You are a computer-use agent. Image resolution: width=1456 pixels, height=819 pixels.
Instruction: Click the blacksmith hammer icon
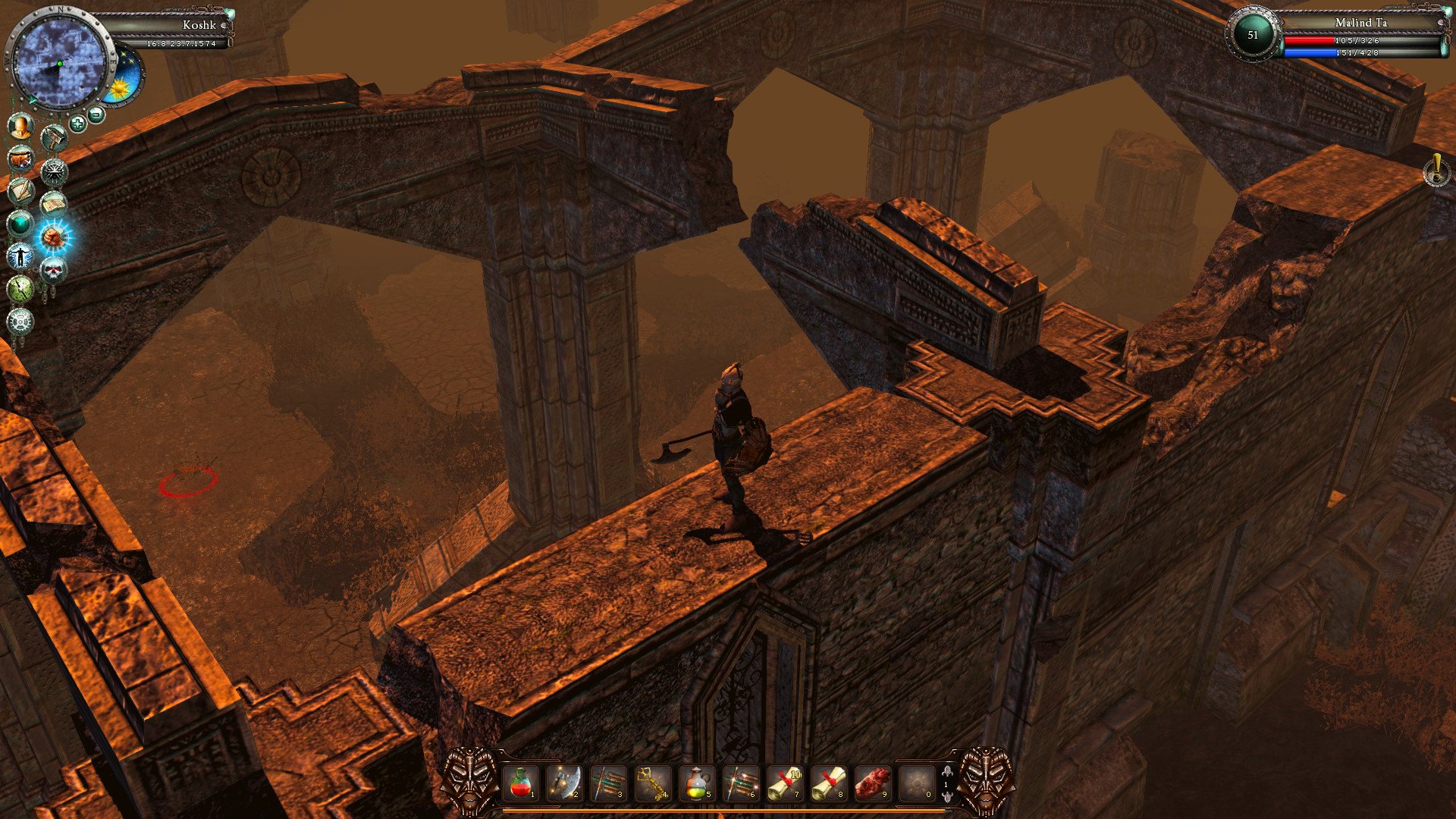pos(54,138)
